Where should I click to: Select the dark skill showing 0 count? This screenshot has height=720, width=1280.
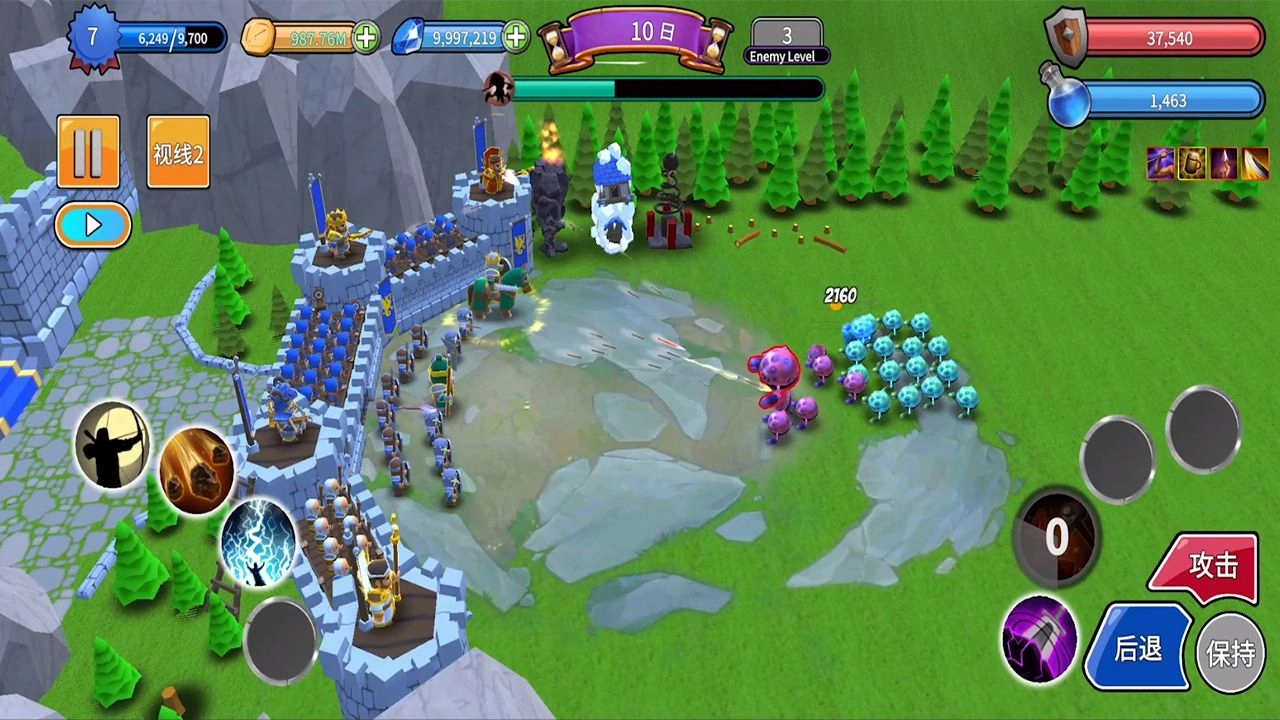coord(1057,537)
